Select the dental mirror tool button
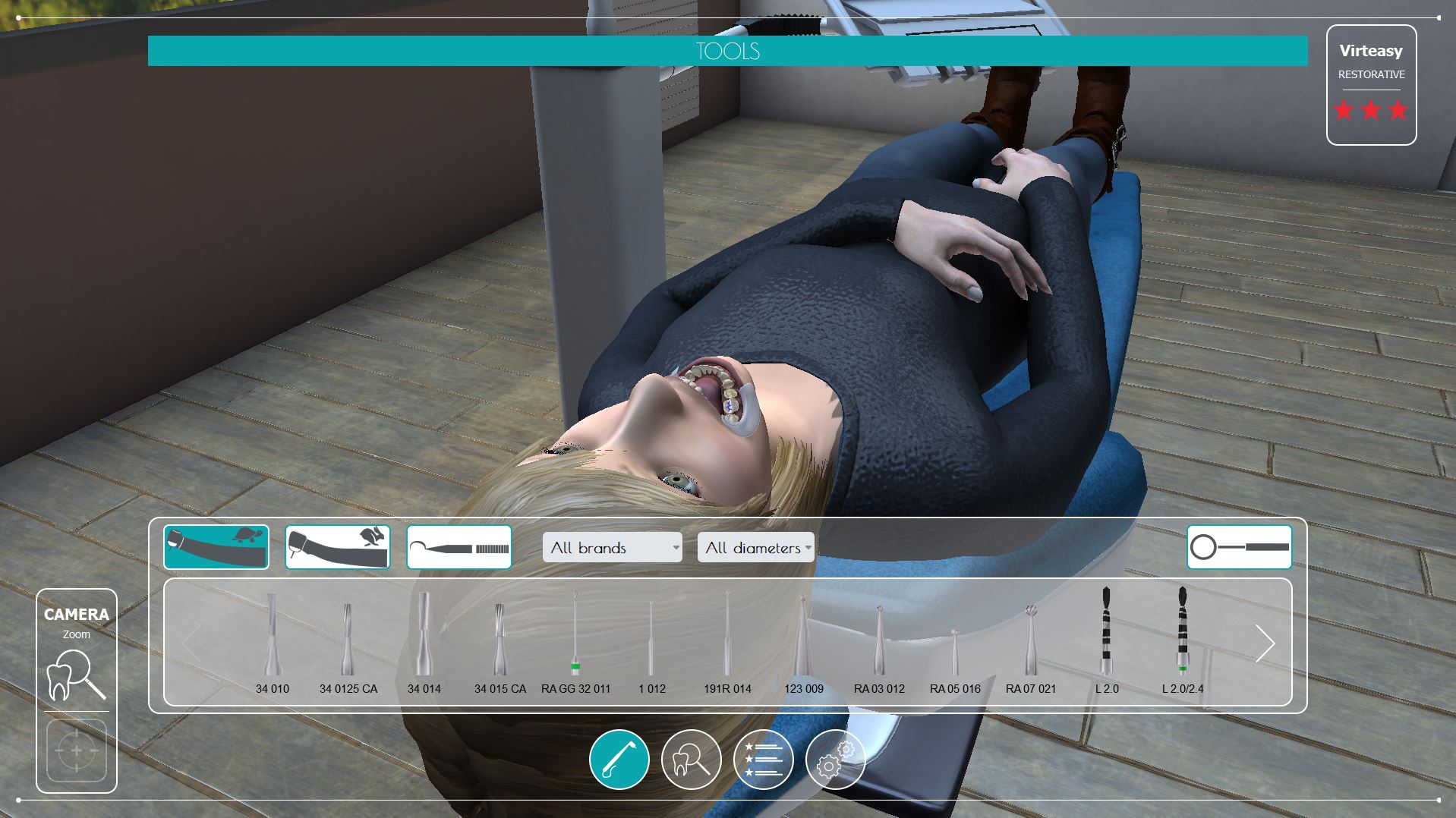Screen dimensions: 1456x818 tap(1239, 546)
